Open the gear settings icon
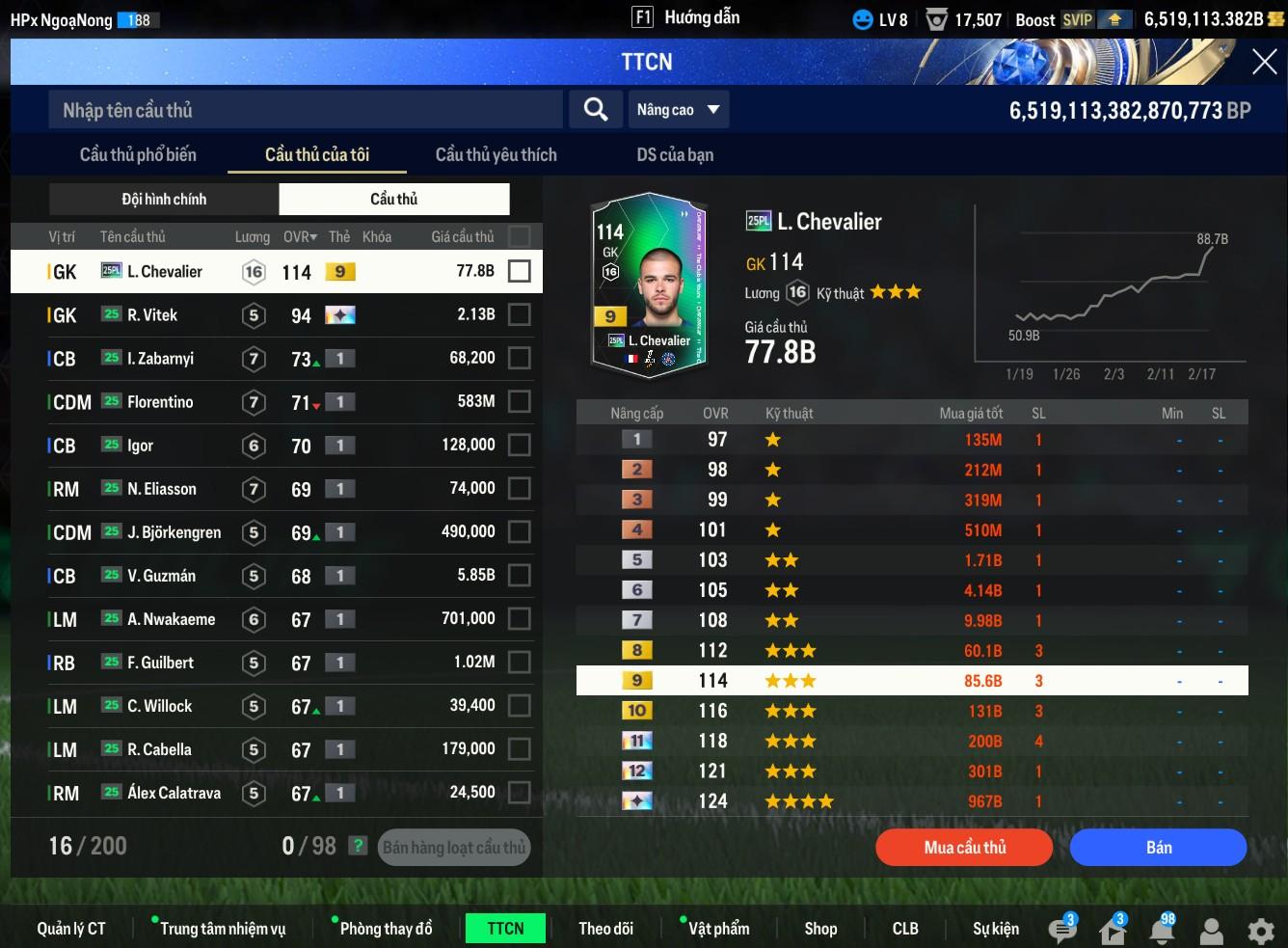This screenshot has width=1288, height=948. (x=1260, y=931)
